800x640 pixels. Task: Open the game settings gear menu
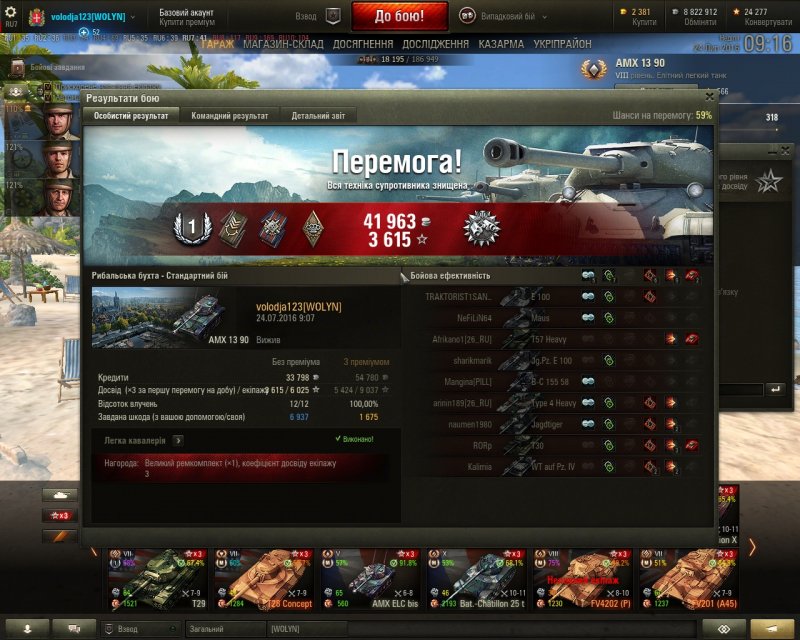pyautogui.click(x=12, y=12)
